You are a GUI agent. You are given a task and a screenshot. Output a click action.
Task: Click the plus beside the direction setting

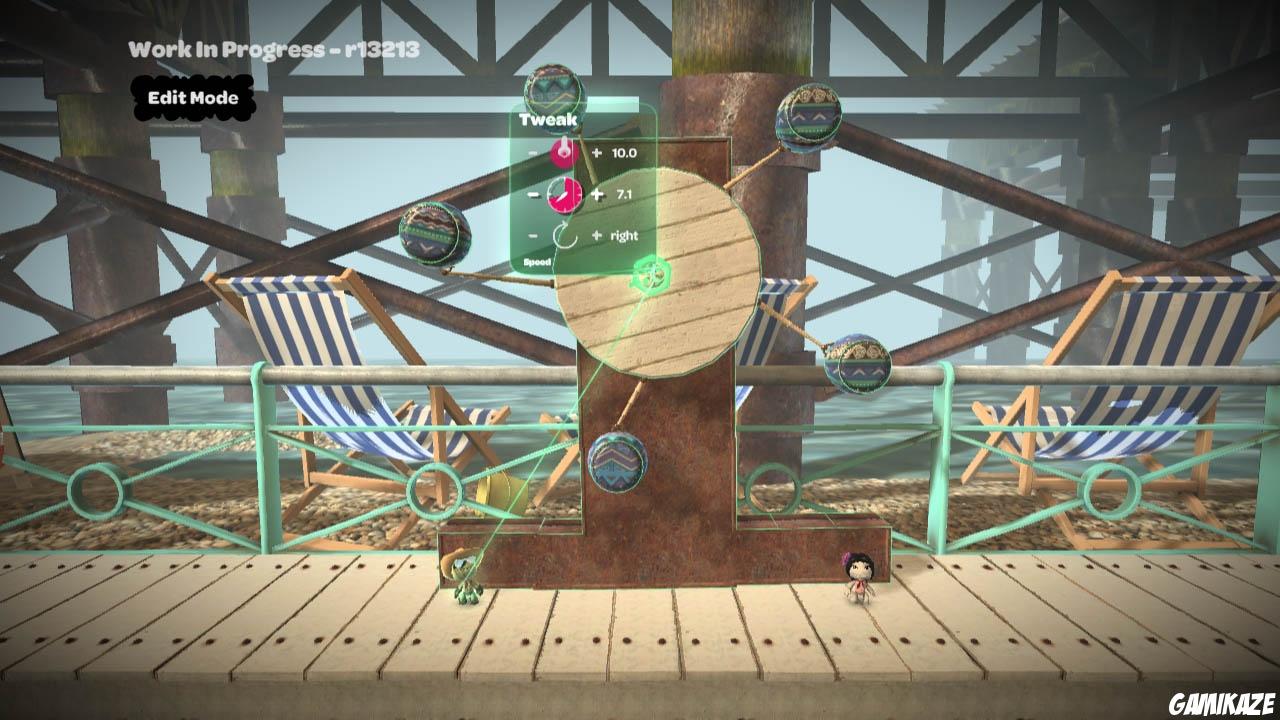click(x=596, y=234)
